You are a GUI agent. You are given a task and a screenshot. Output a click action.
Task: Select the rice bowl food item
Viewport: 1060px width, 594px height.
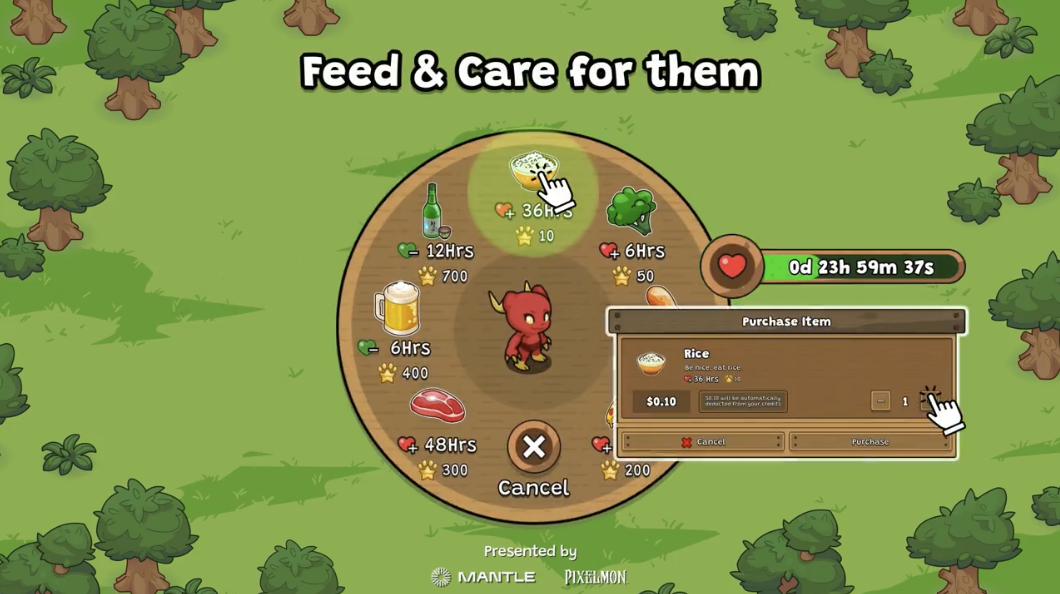[x=532, y=172]
